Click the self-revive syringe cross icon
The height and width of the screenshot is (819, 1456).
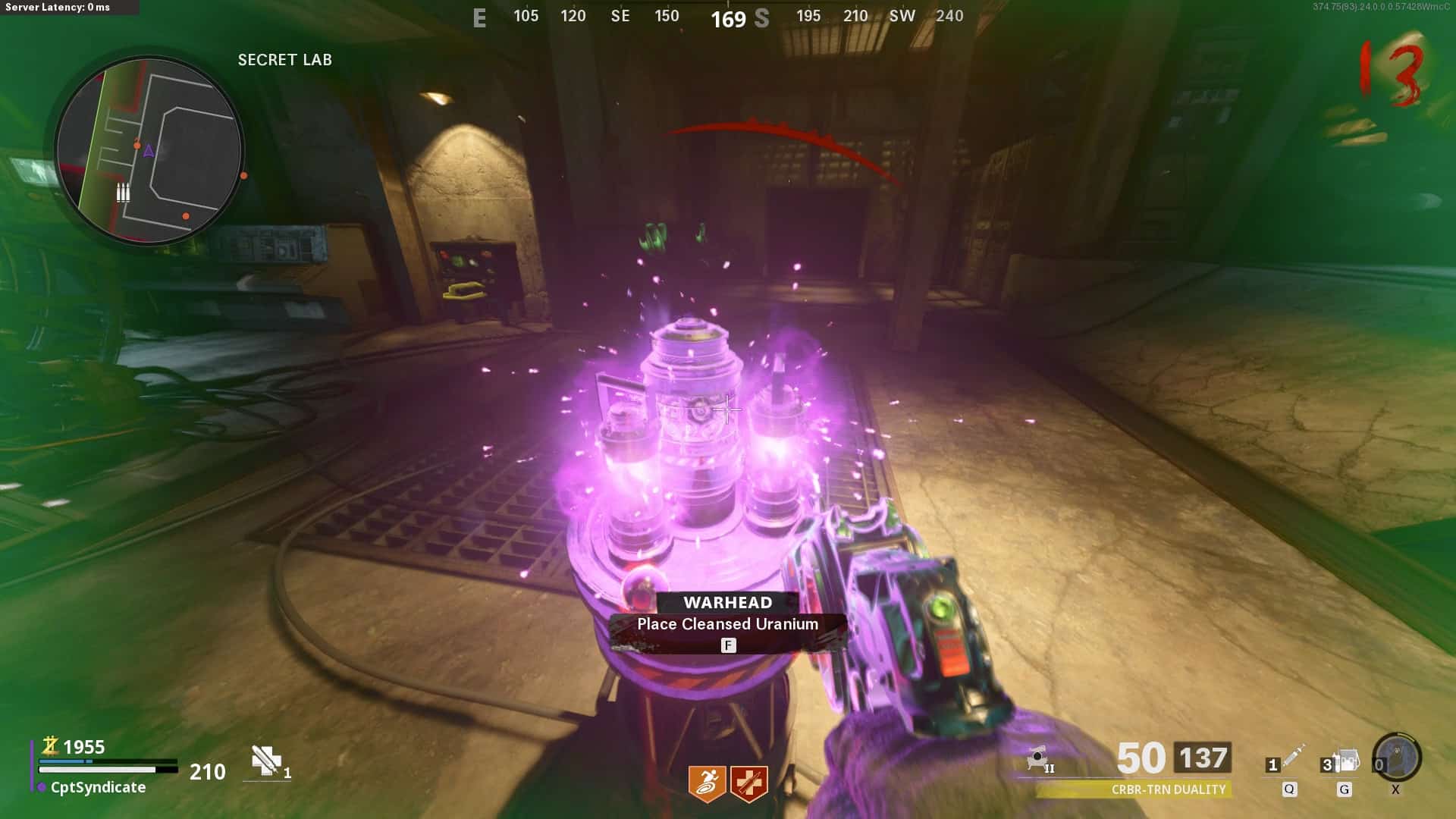coord(266,761)
